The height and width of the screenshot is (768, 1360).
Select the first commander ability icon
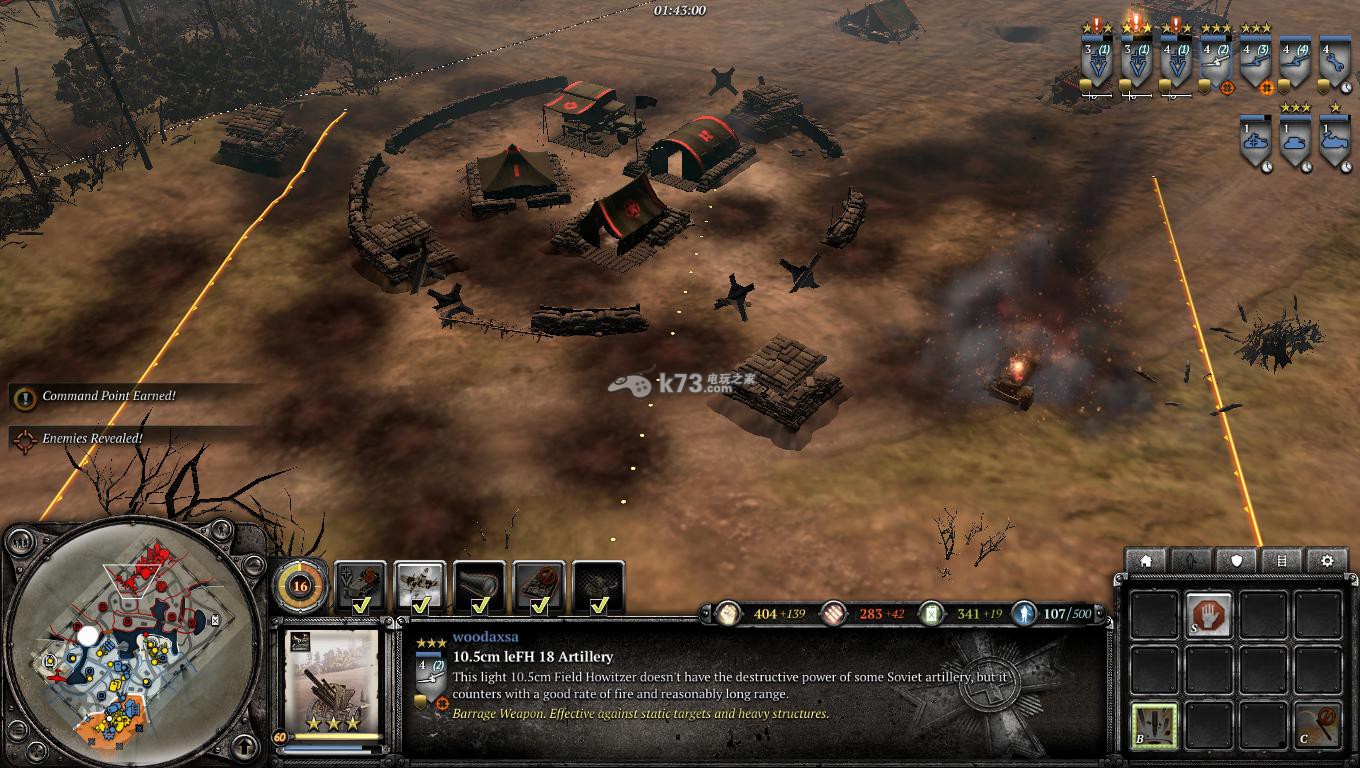360,587
